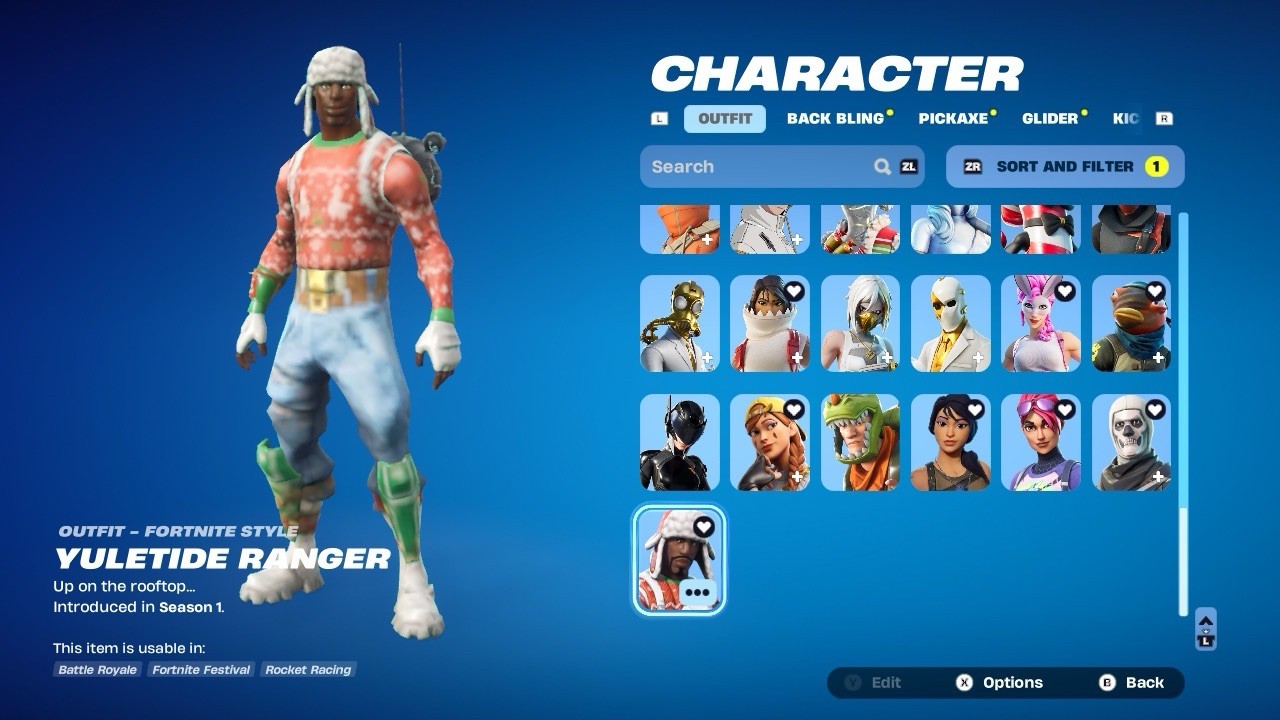The image size is (1280, 720).
Task: Go Back from the Character screen
Action: (x=1133, y=683)
